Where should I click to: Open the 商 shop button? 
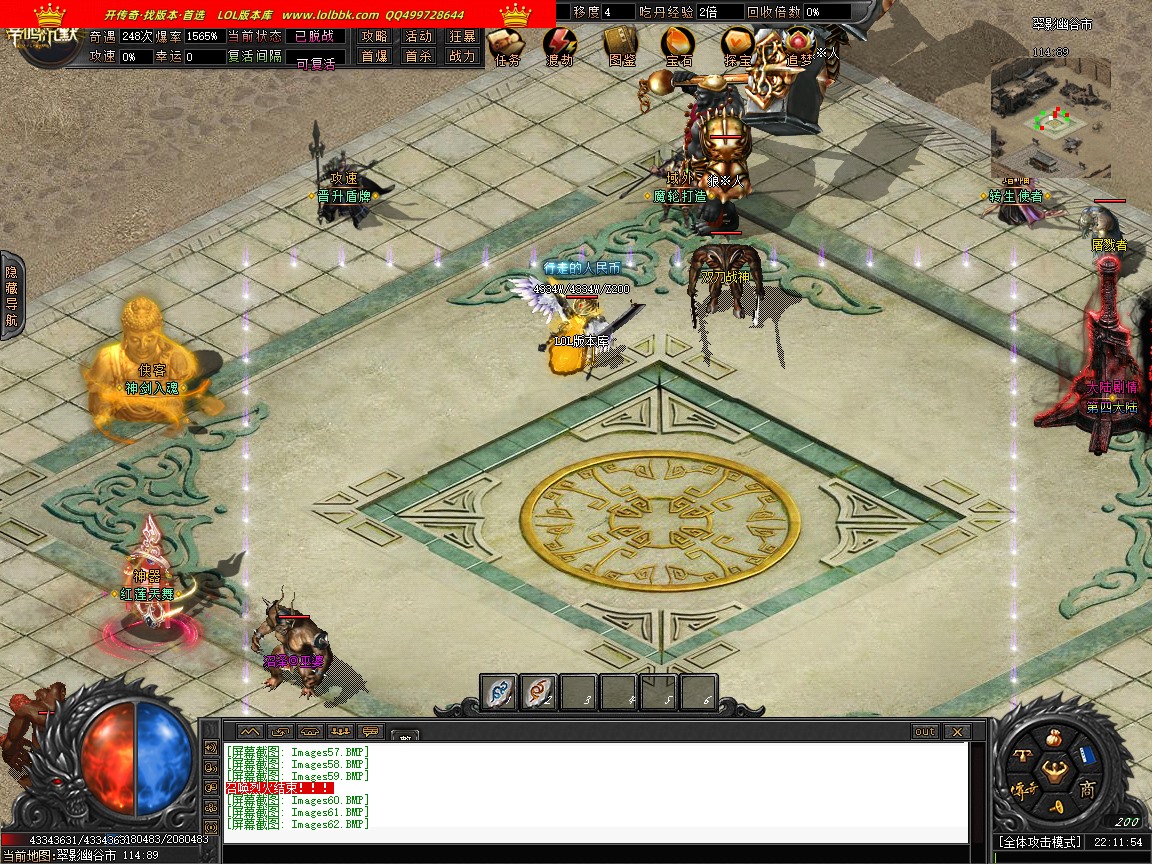pyautogui.click(x=1087, y=790)
